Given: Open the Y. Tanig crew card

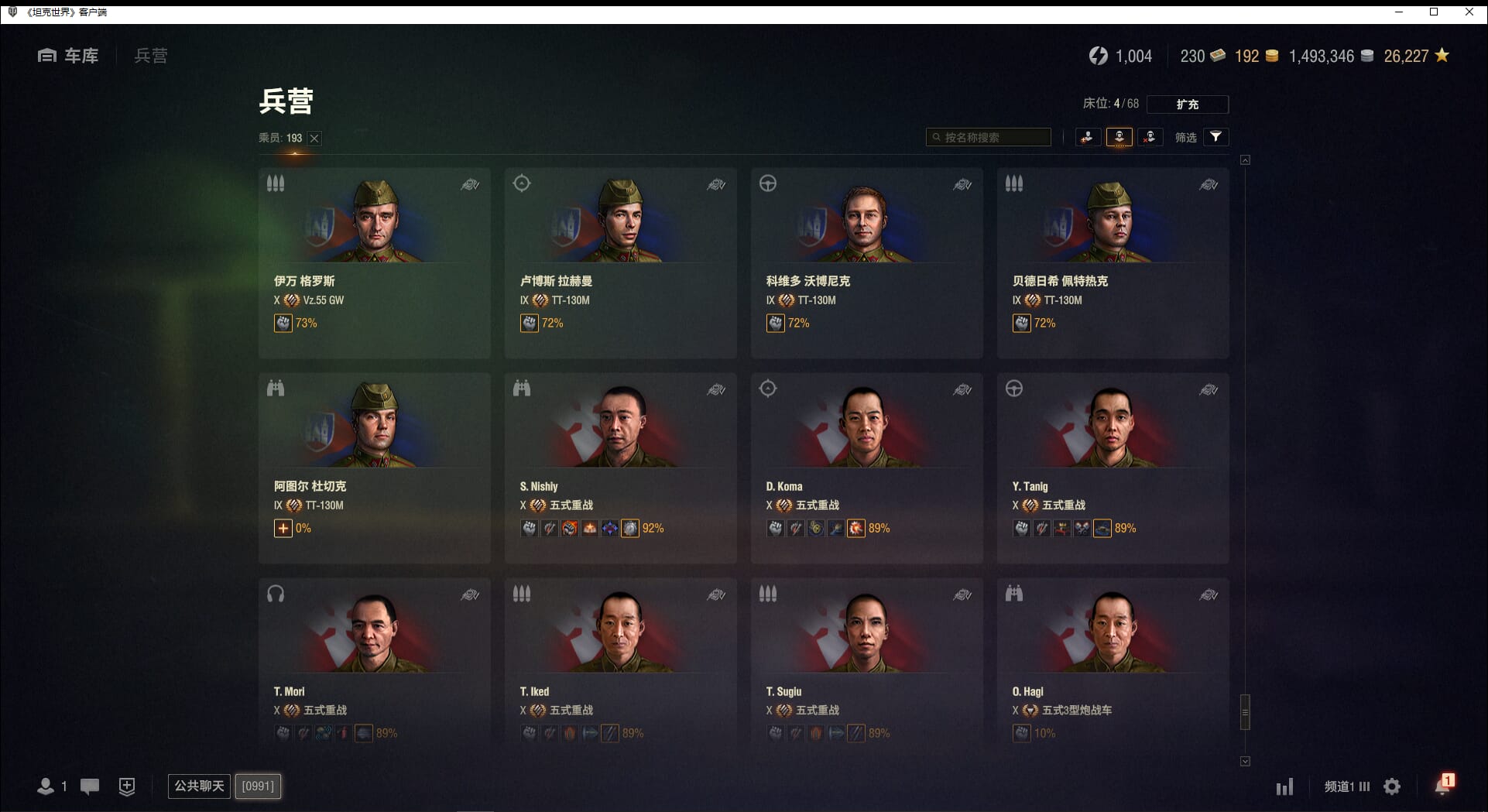Looking at the screenshot, I should [x=1113, y=468].
